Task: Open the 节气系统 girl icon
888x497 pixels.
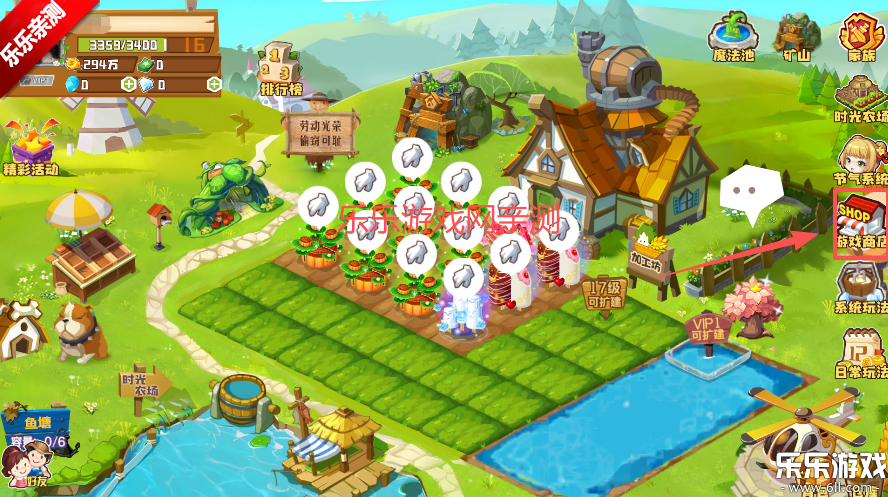Action: pos(862,160)
